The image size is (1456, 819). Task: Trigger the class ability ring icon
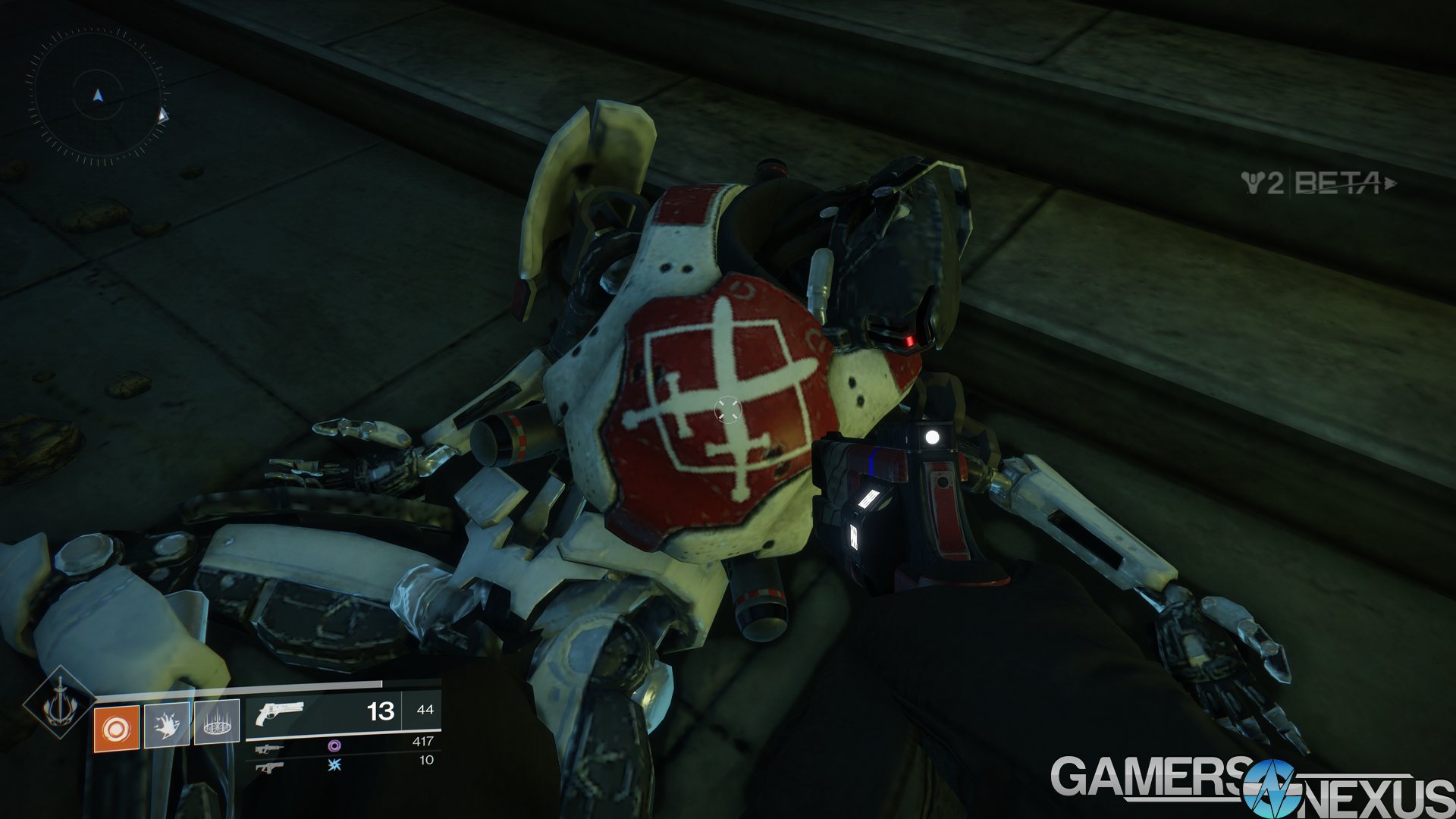point(217,723)
